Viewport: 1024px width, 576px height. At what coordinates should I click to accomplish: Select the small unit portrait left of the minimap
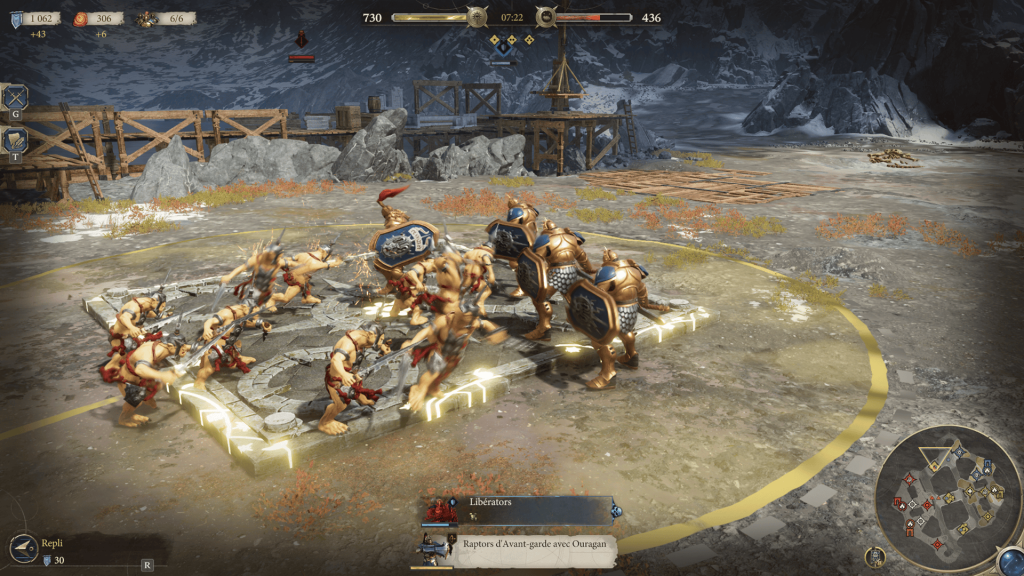876,556
